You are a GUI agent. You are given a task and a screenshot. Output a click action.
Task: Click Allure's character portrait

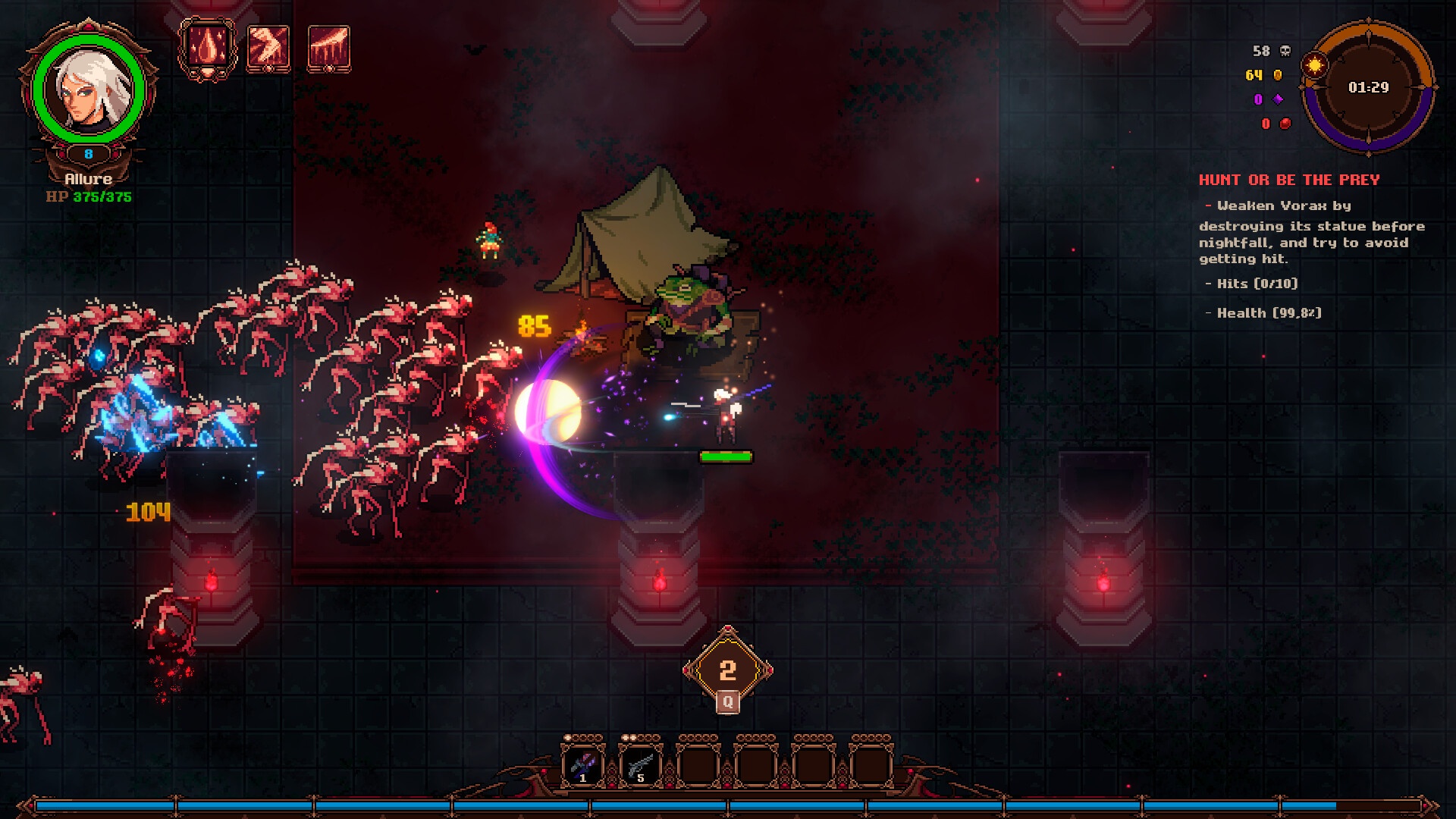[89, 89]
